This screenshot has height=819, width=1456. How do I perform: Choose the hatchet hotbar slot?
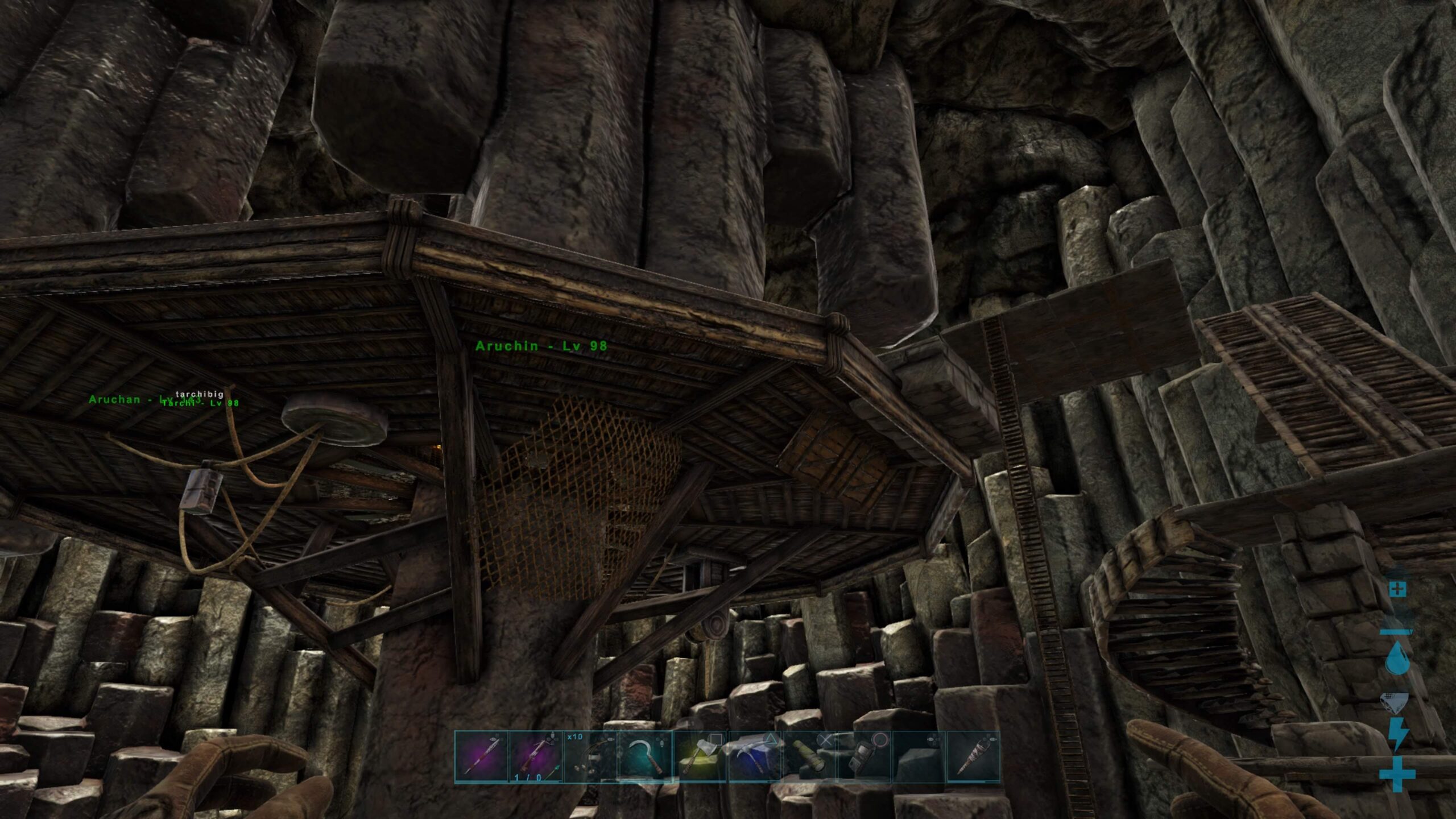point(700,757)
